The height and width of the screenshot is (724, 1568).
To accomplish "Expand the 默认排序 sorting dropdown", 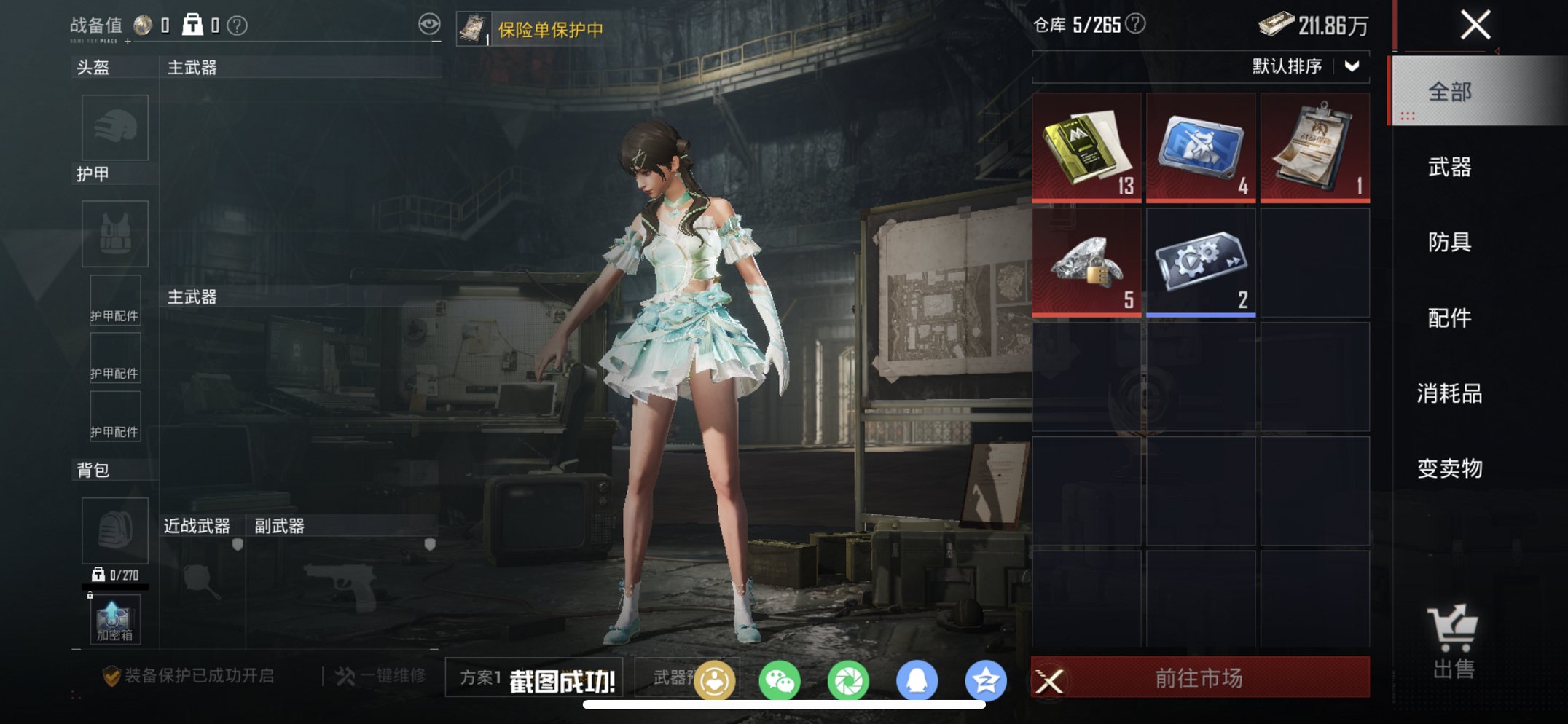I will (x=1306, y=67).
